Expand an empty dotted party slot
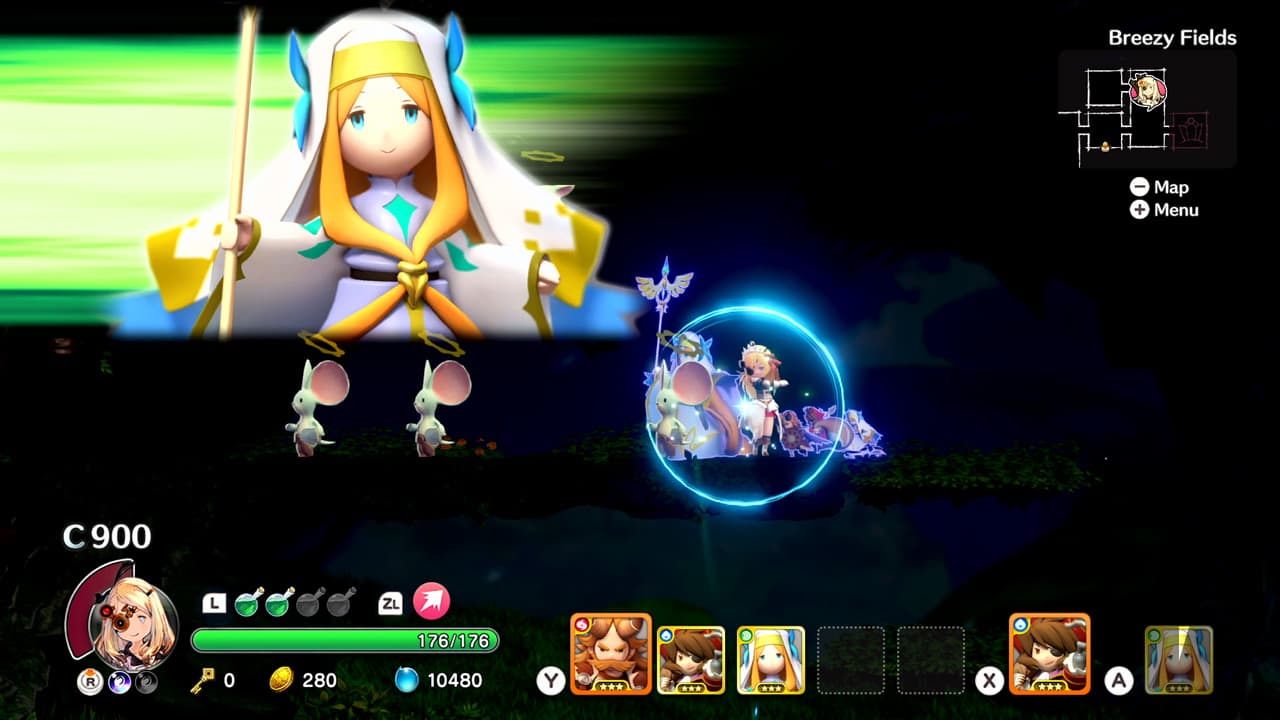The image size is (1280, 720). (x=852, y=660)
